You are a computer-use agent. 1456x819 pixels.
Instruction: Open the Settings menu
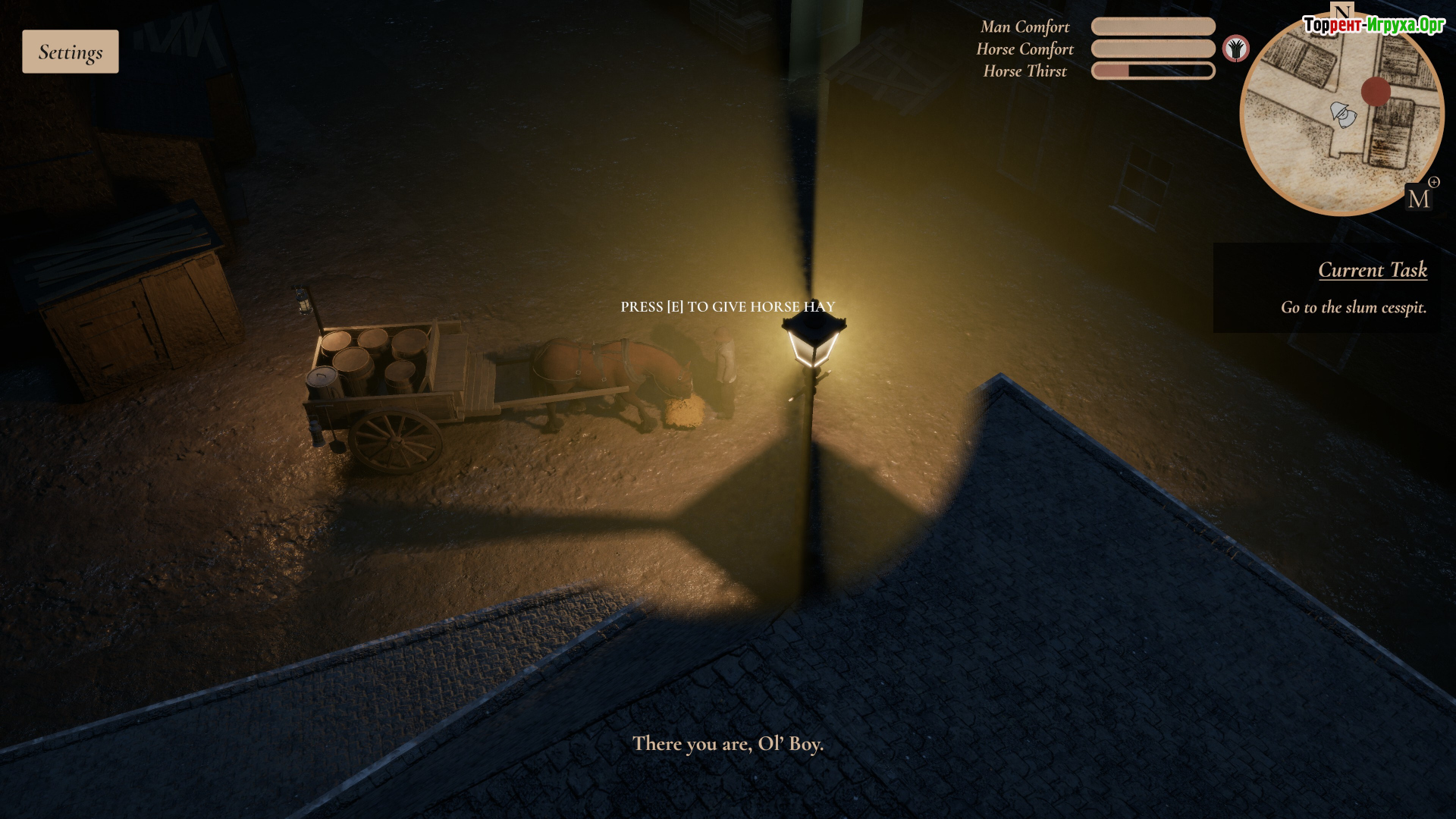click(71, 52)
